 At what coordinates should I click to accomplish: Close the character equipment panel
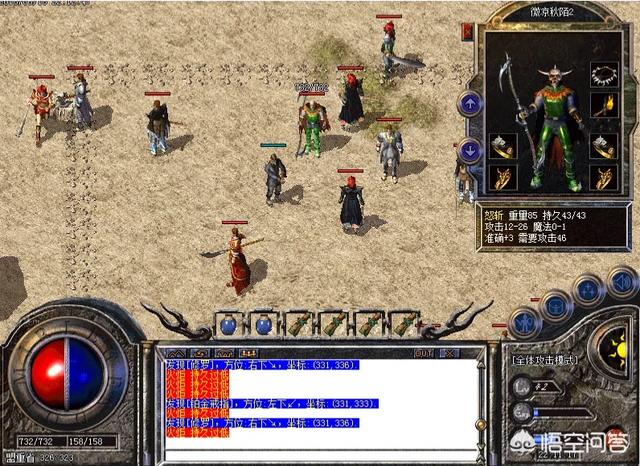[x=467, y=32]
